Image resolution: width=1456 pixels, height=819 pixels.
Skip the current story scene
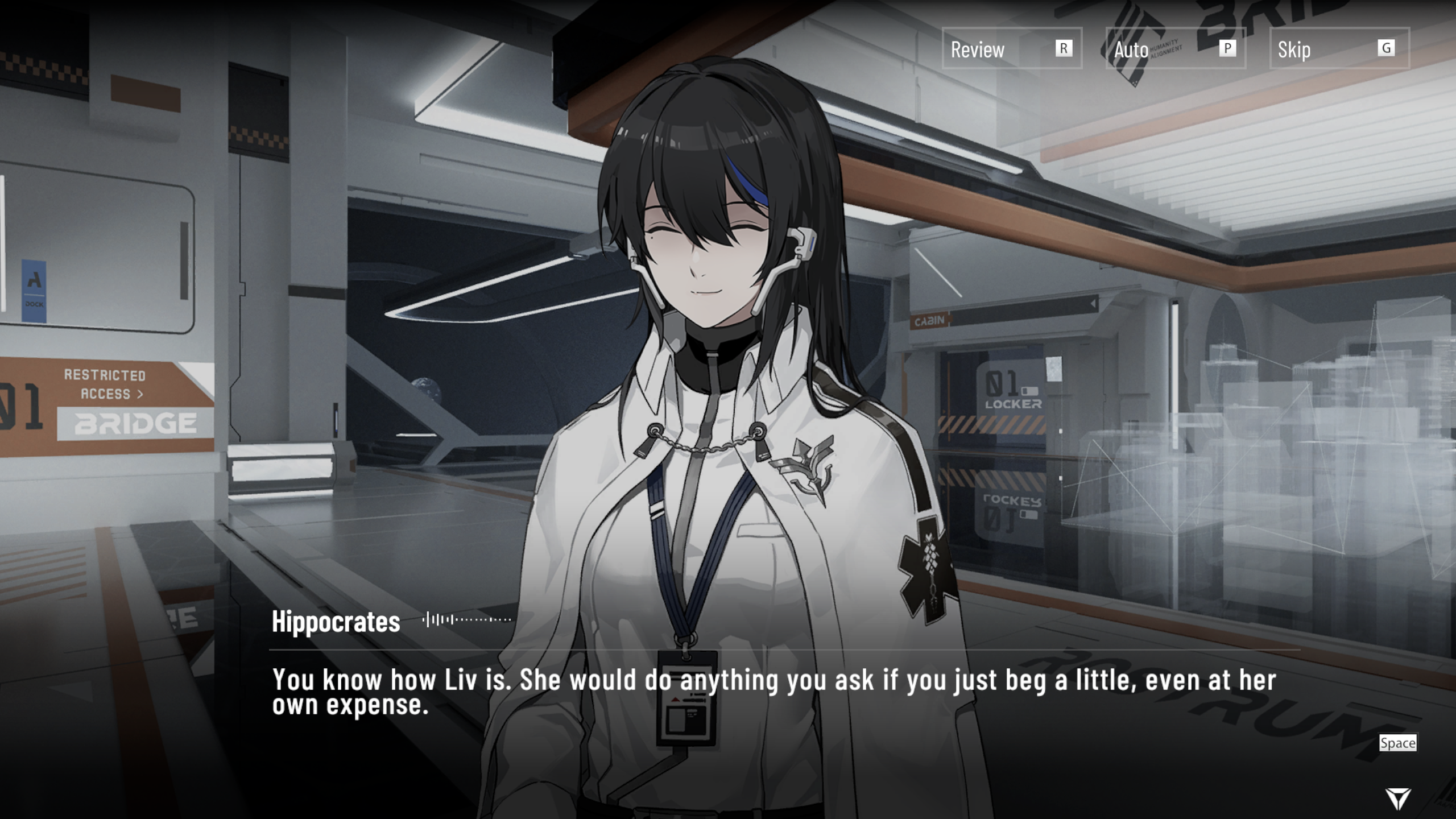tap(1339, 49)
